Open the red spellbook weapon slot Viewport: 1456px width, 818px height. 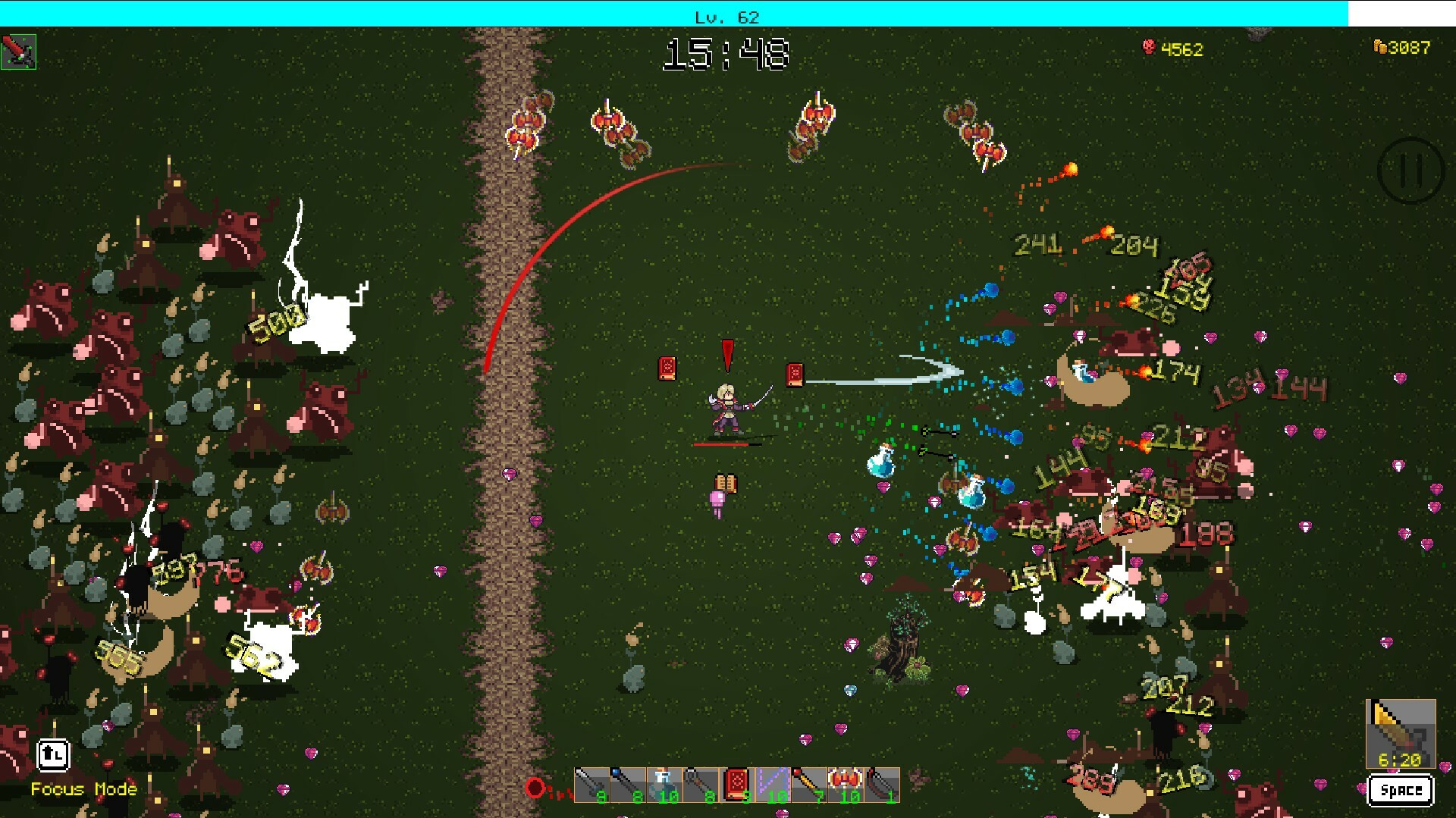click(x=736, y=785)
